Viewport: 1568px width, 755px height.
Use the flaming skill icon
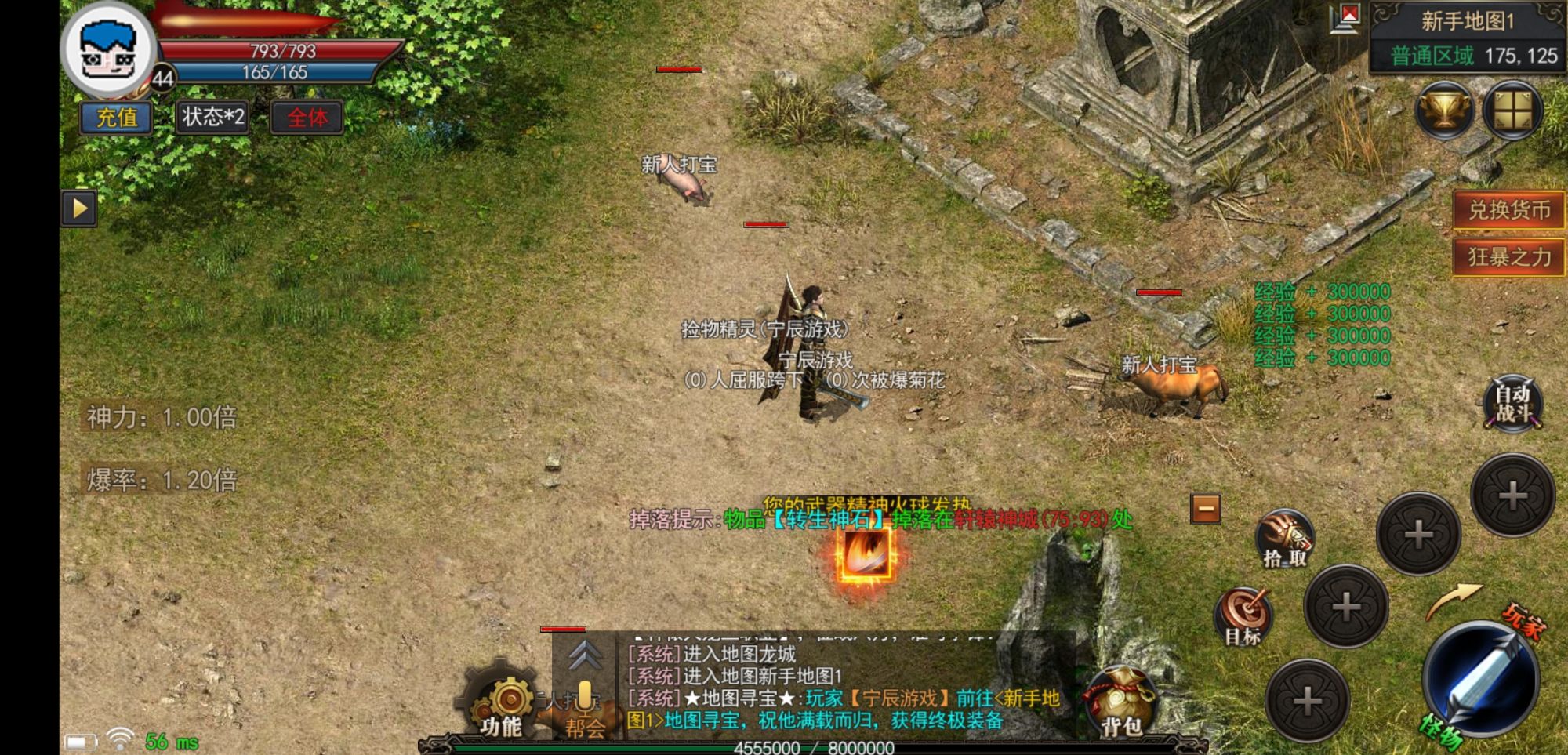coord(866,554)
